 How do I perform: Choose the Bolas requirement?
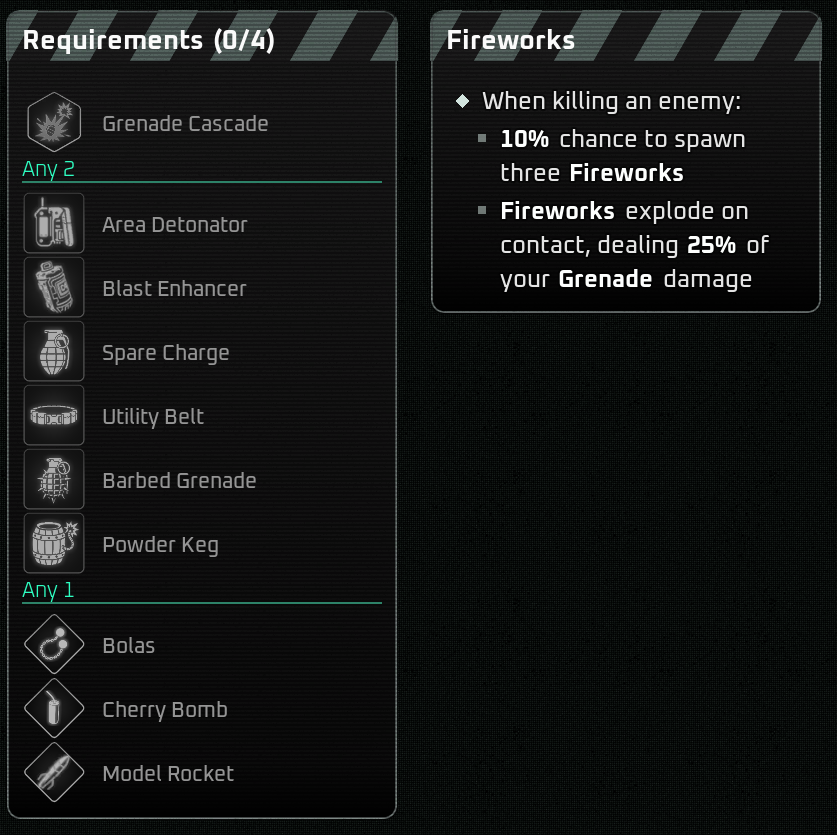click(129, 646)
